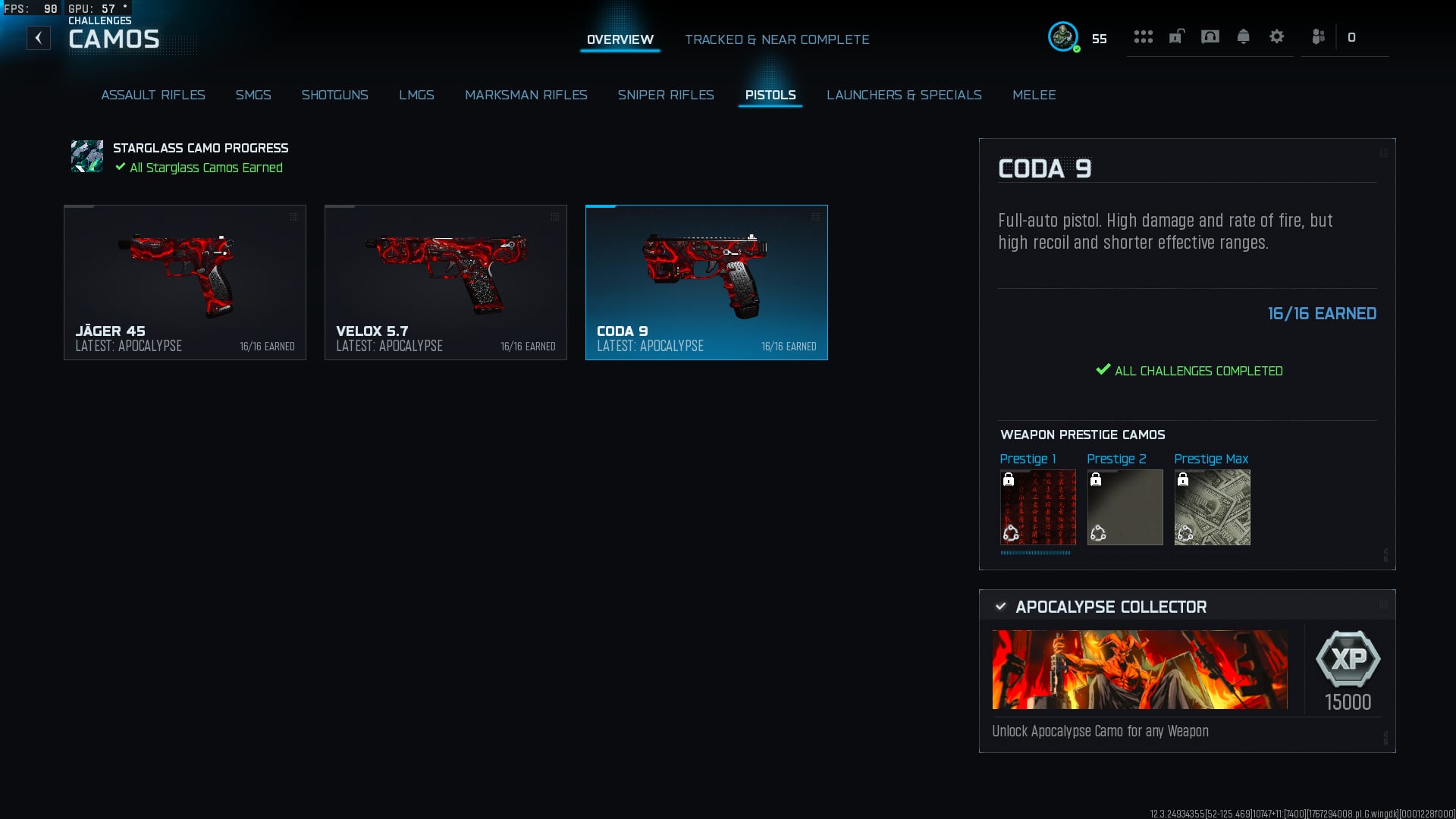Screen dimensions: 1456x819
Task: Select the Pistols category tab
Action: 770,95
